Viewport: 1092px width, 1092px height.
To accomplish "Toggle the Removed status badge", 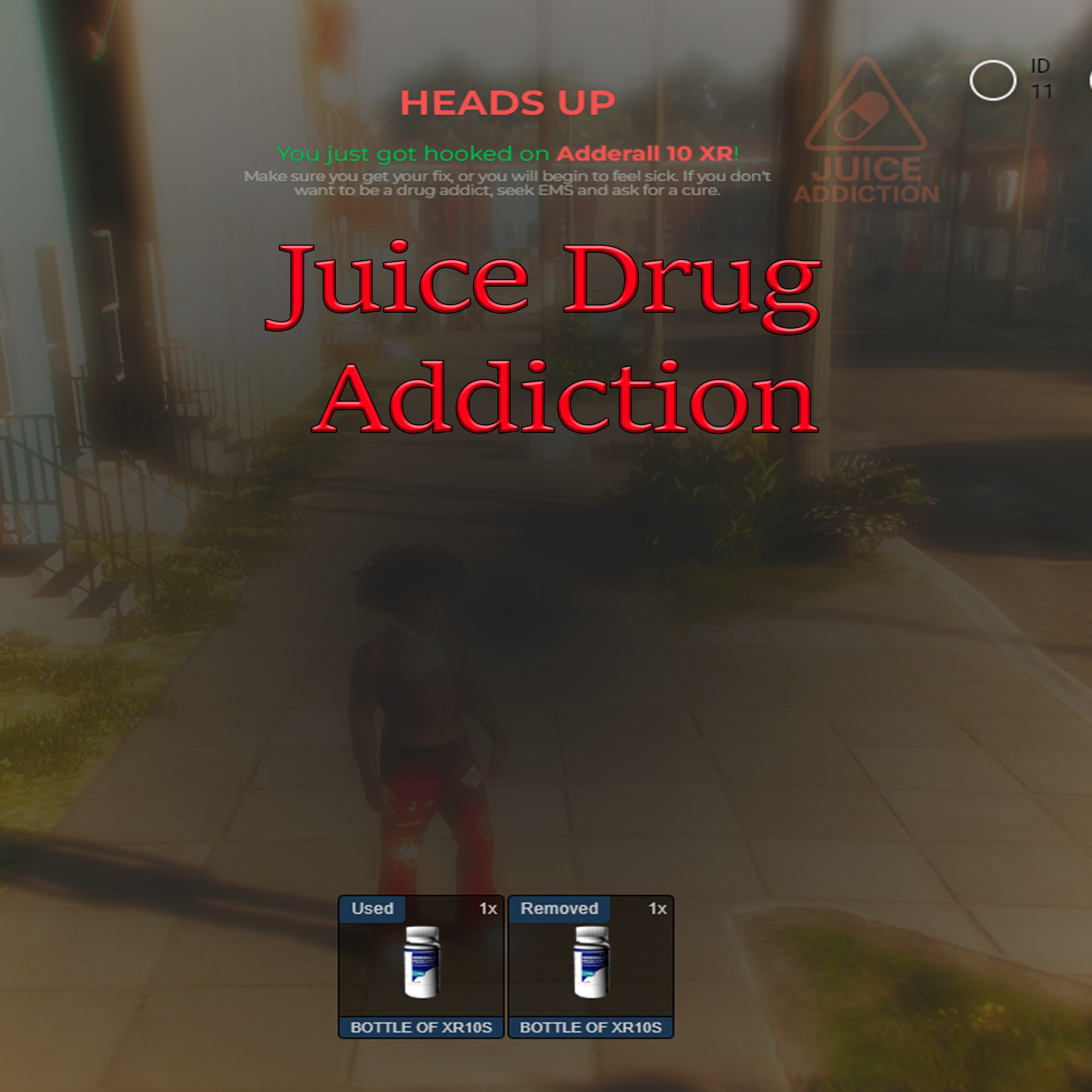I will click(x=559, y=910).
